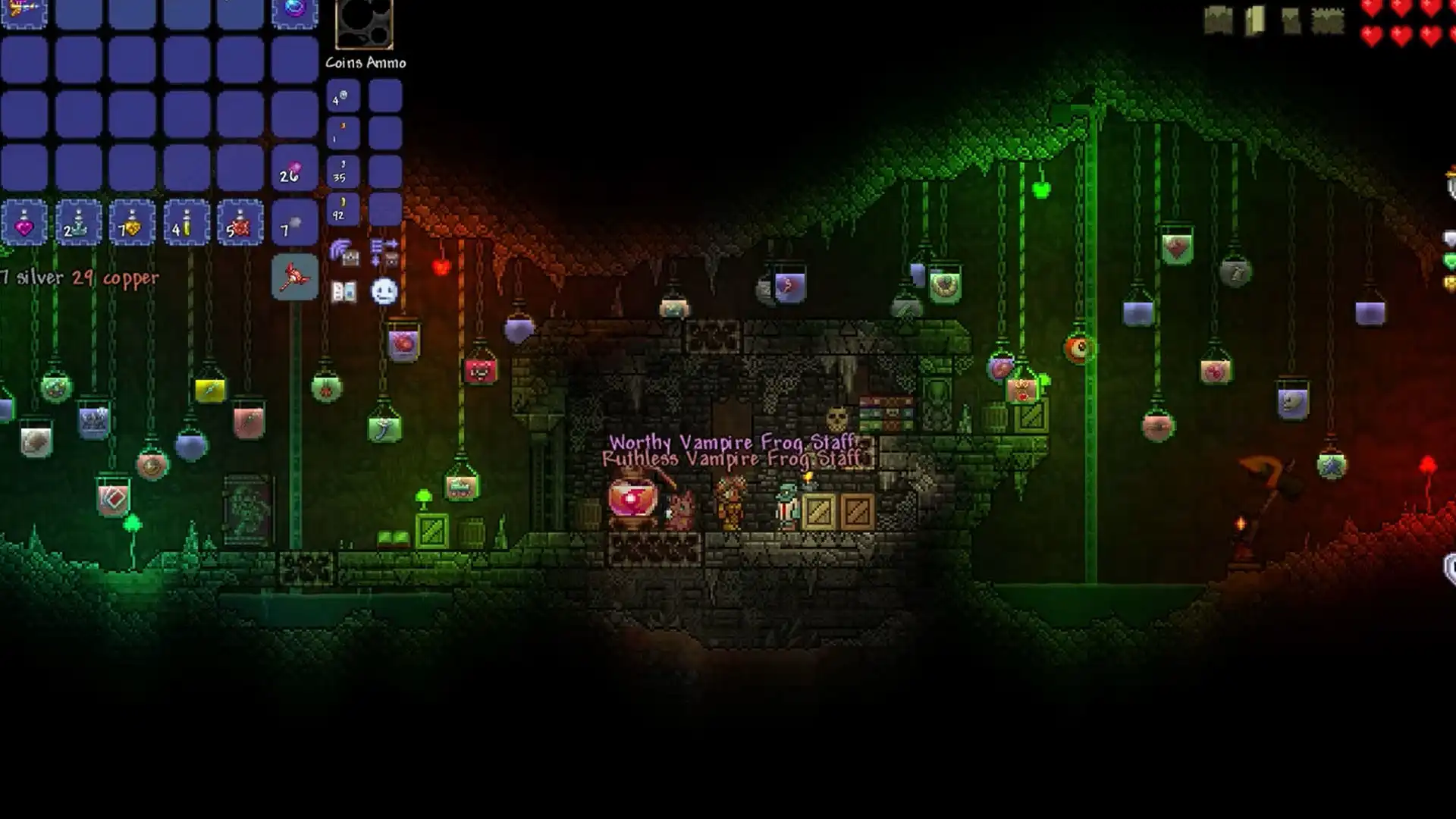Select the coin ammo stack of 35
The width and height of the screenshot is (1456, 819).
click(343, 171)
